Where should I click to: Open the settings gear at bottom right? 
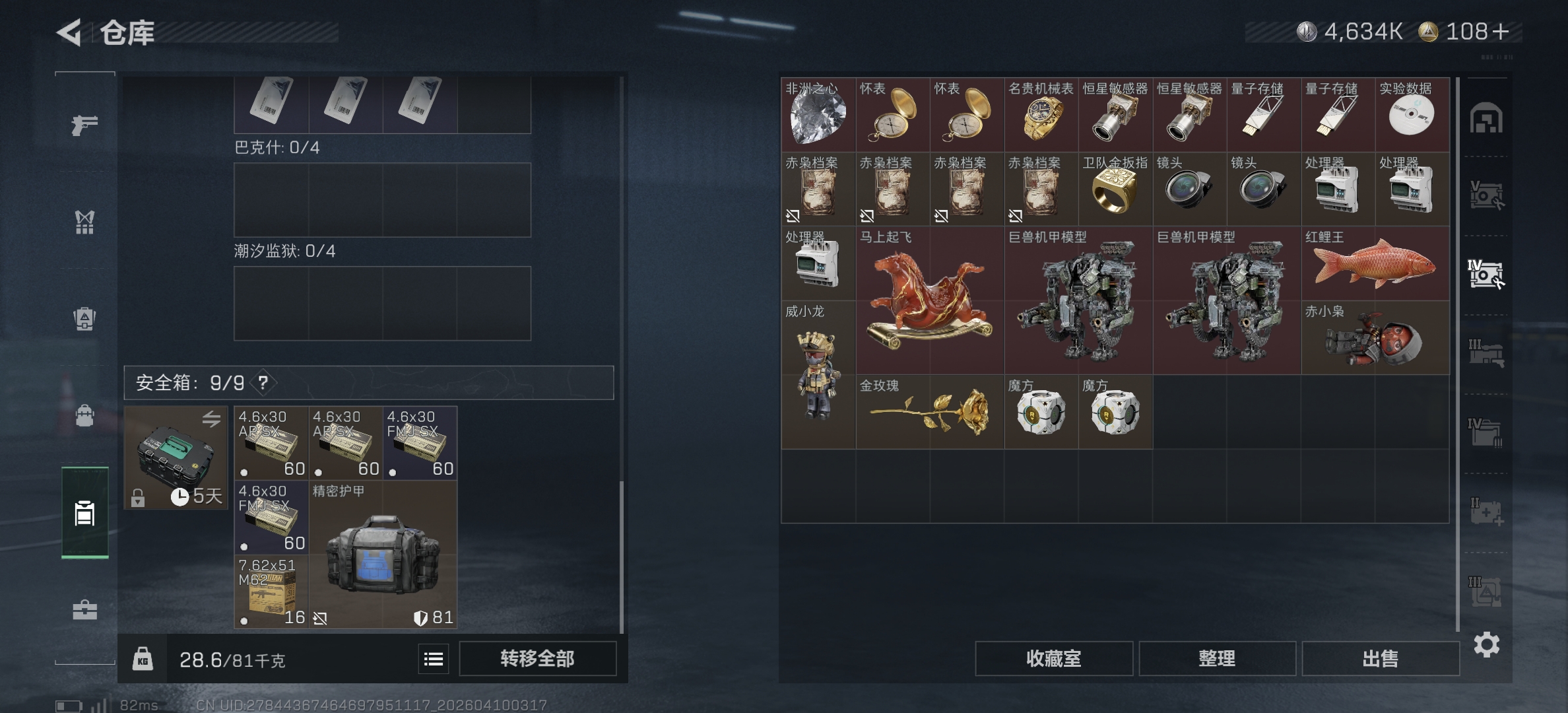(x=1488, y=646)
